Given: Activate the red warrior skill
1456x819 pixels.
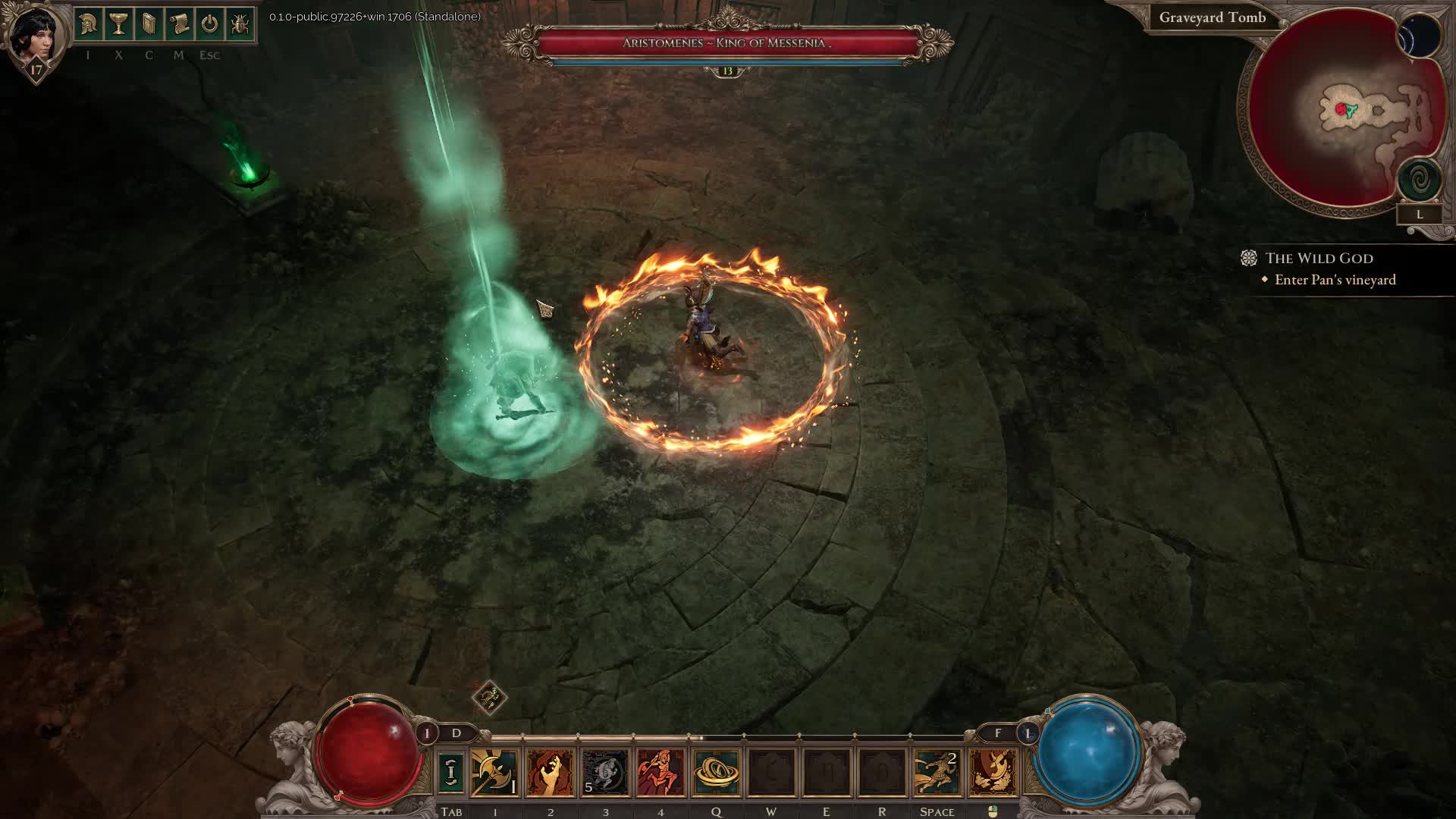Looking at the screenshot, I should pyautogui.click(x=661, y=772).
